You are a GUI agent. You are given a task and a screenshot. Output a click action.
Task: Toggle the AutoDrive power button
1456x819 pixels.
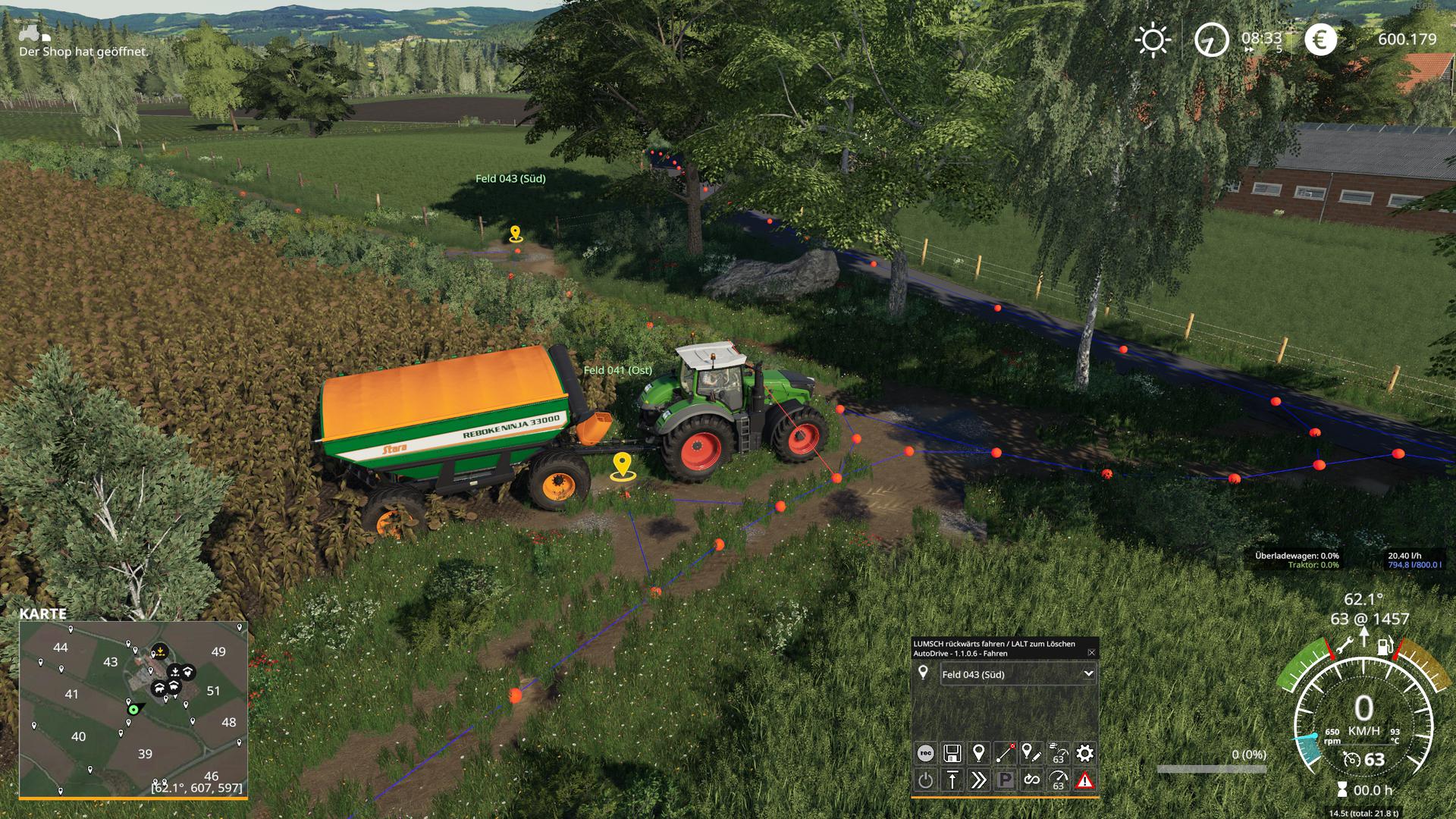[x=925, y=780]
